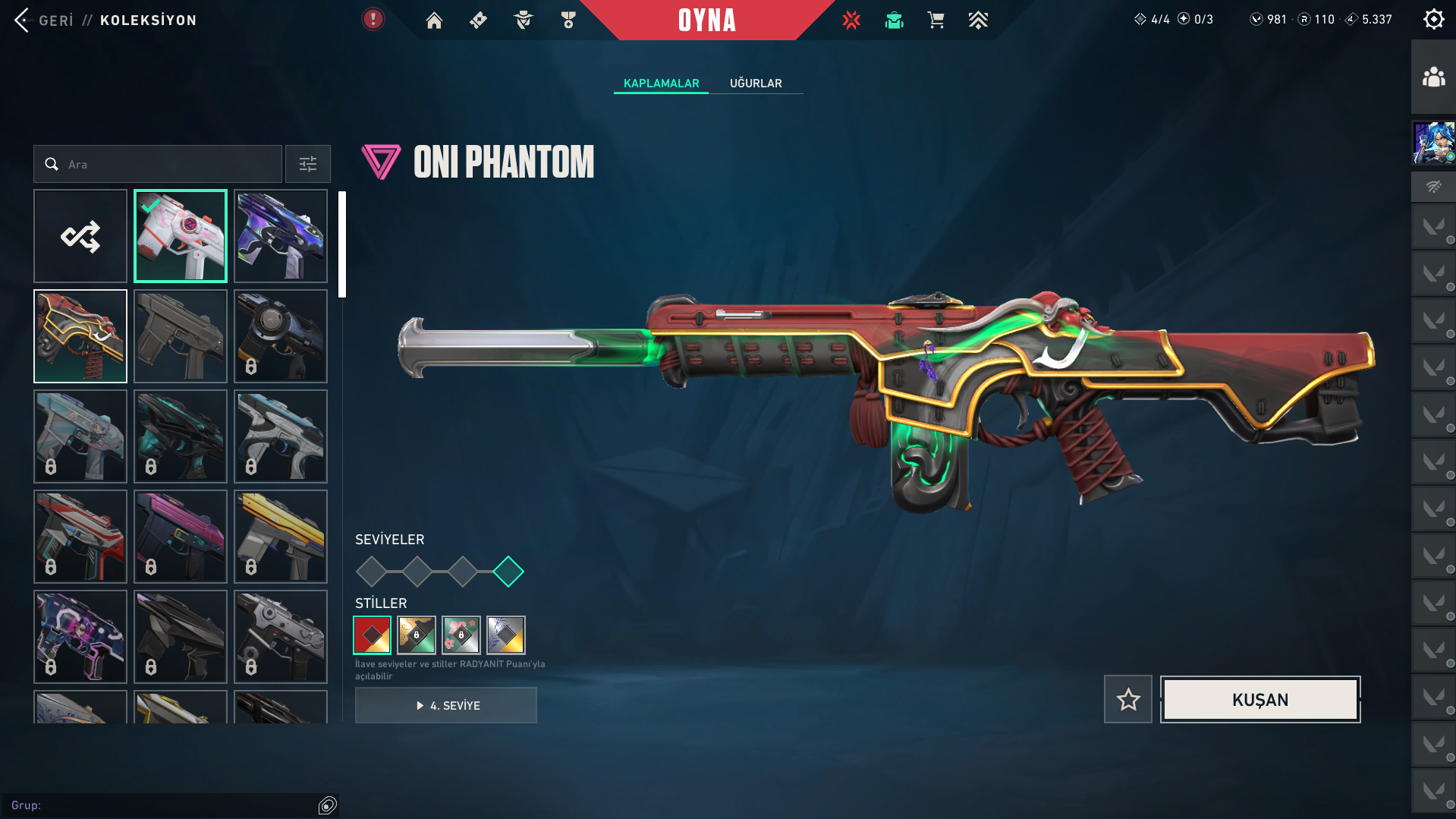Select the yellow-striped locked Phantom skin
The width and height of the screenshot is (1456, 819).
pyautogui.click(x=281, y=537)
